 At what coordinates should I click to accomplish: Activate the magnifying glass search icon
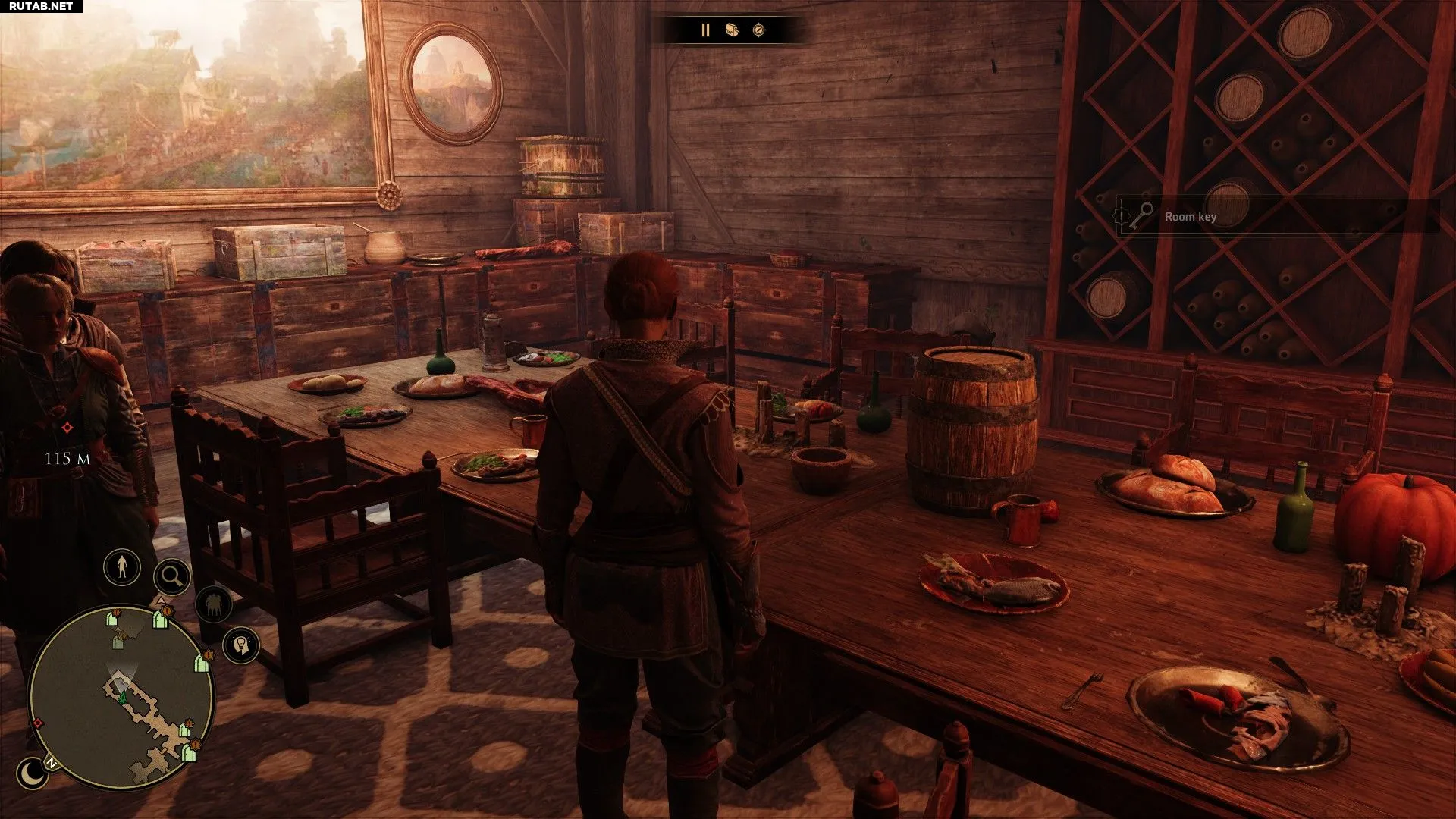pyautogui.click(x=171, y=577)
